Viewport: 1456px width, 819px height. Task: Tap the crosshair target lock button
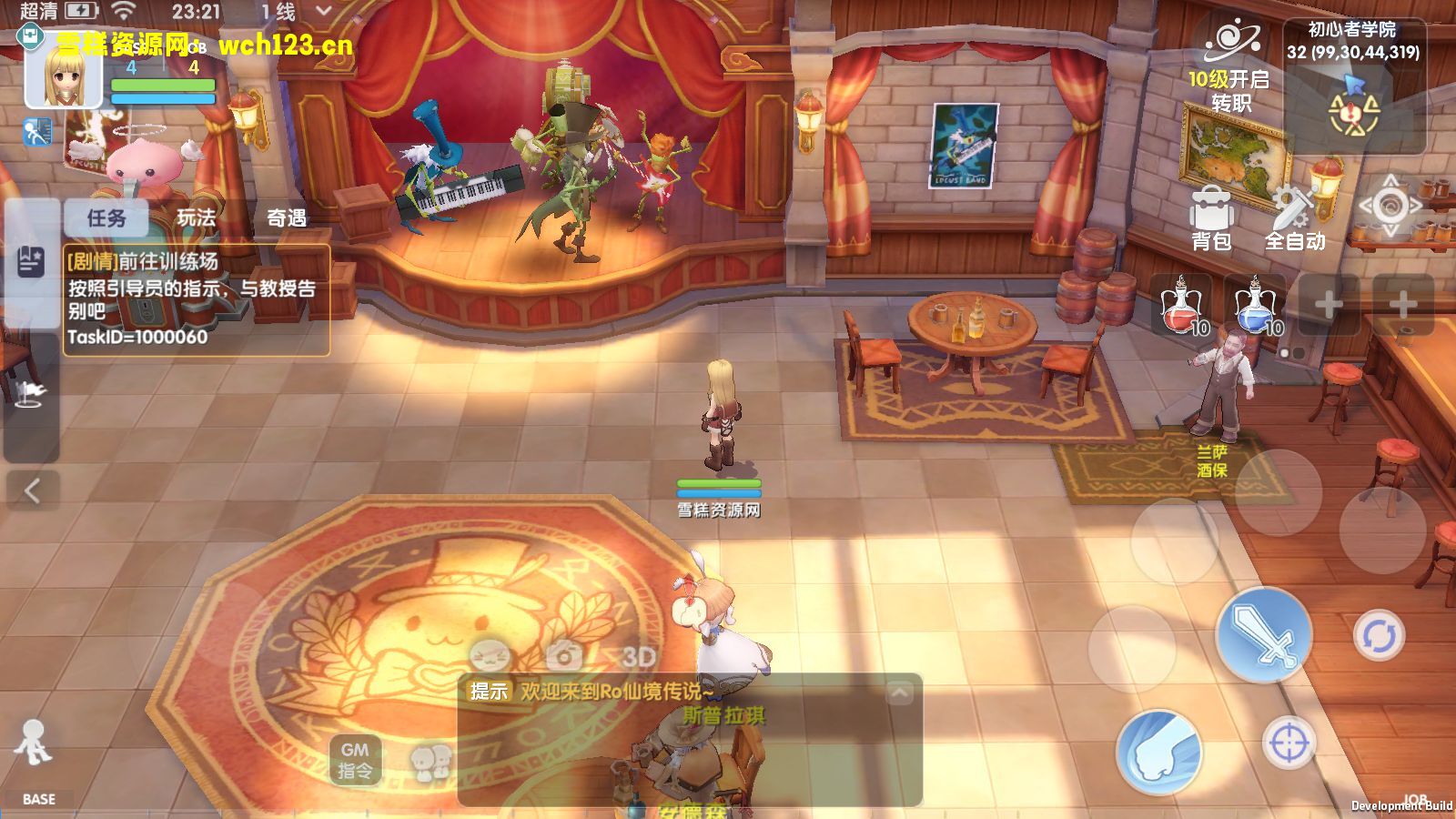point(1289,743)
